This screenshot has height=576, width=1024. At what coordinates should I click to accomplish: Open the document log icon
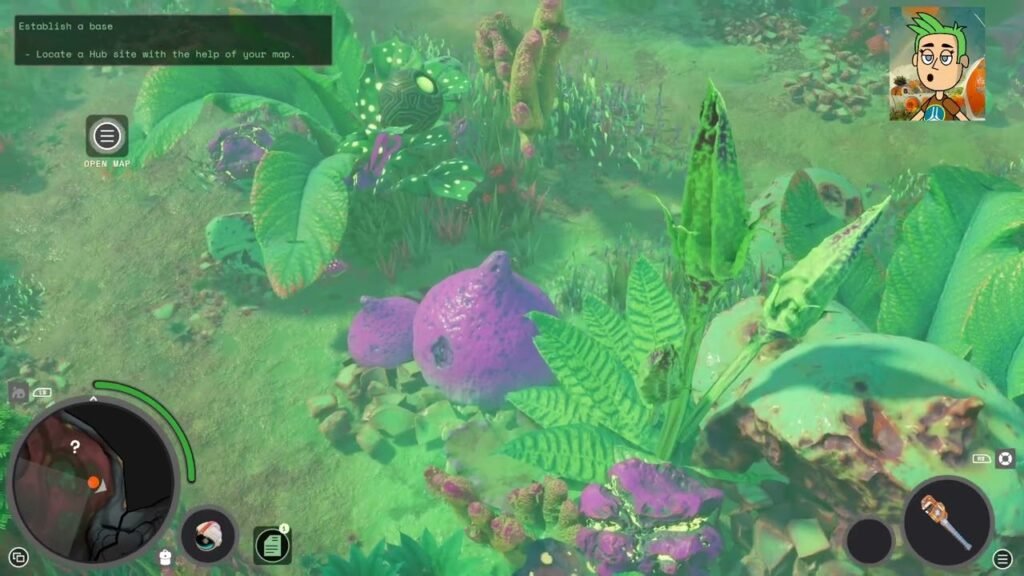[272, 544]
